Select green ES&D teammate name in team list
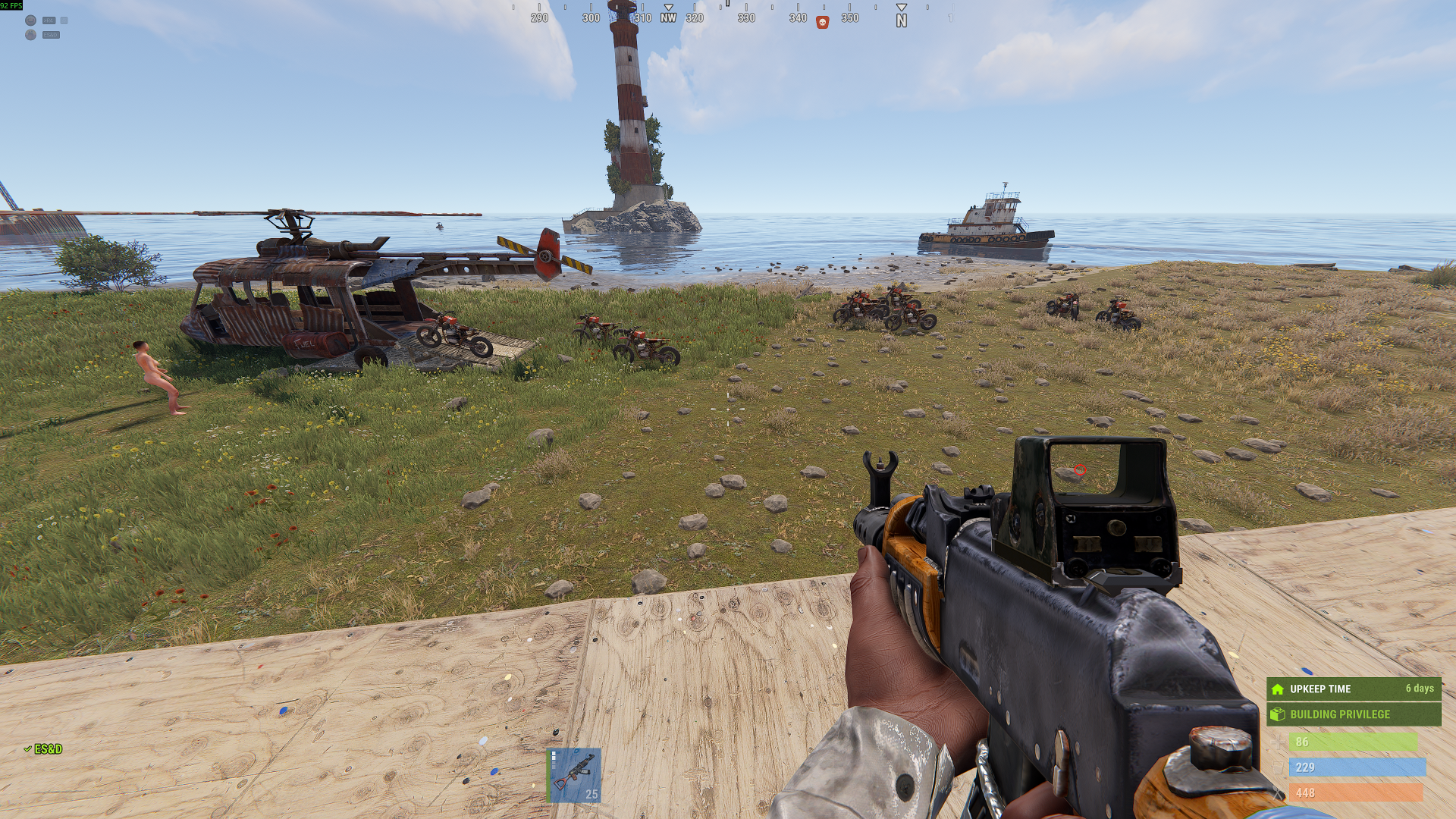1456x819 pixels. (x=48, y=749)
